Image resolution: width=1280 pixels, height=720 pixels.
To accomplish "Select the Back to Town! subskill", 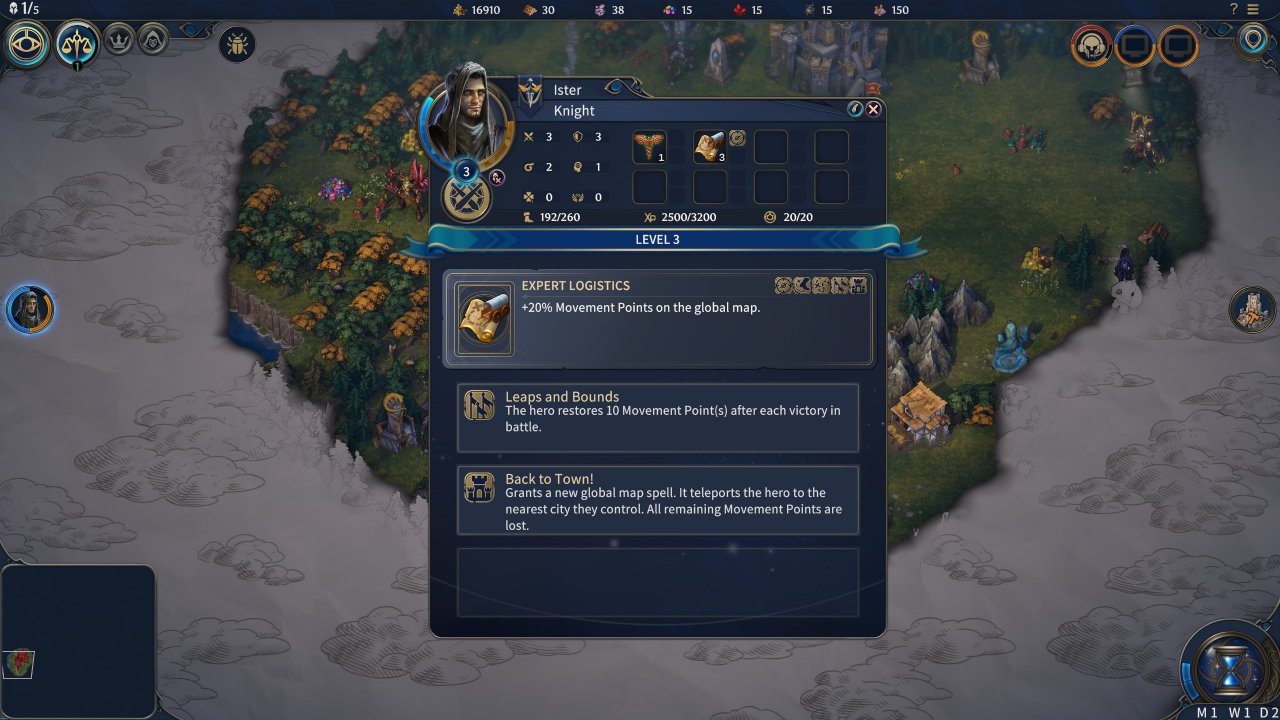I will pyautogui.click(x=658, y=500).
